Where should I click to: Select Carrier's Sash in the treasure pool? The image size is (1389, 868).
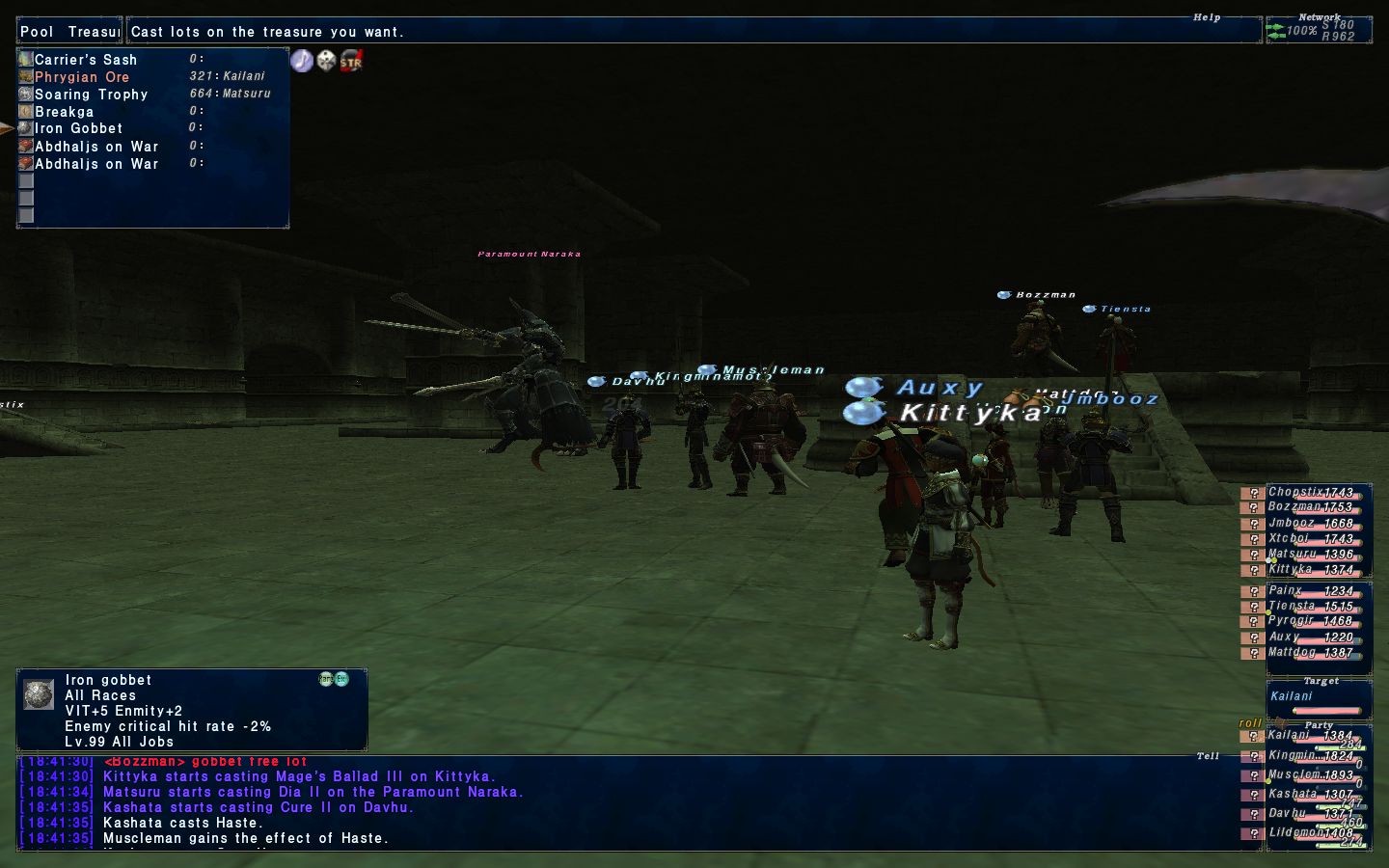pyautogui.click(x=86, y=60)
